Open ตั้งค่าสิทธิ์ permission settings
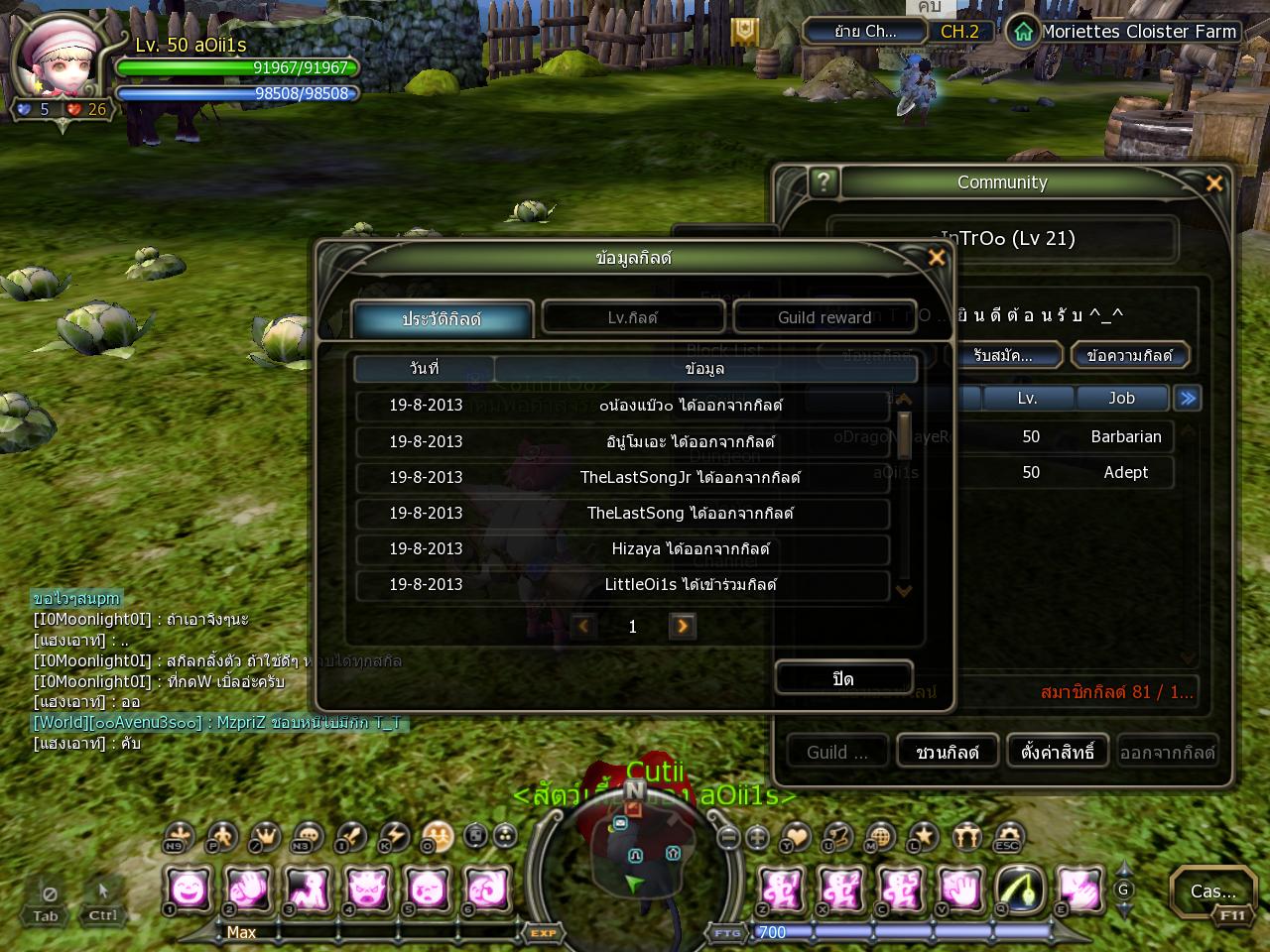The height and width of the screenshot is (952, 1270). coord(1058,752)
